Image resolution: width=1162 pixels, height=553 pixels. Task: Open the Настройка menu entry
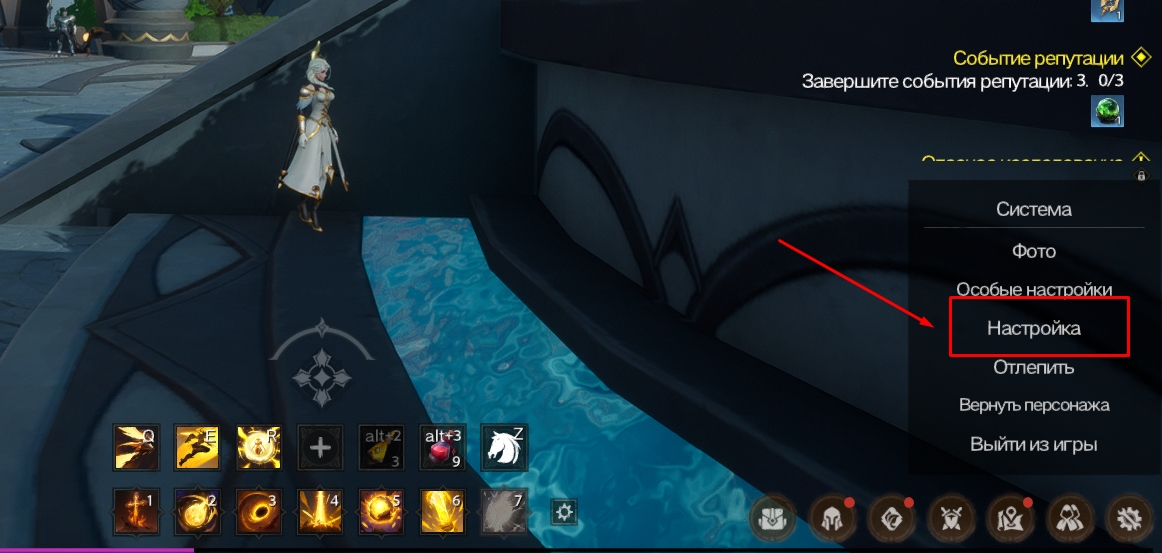(1034, 328)
